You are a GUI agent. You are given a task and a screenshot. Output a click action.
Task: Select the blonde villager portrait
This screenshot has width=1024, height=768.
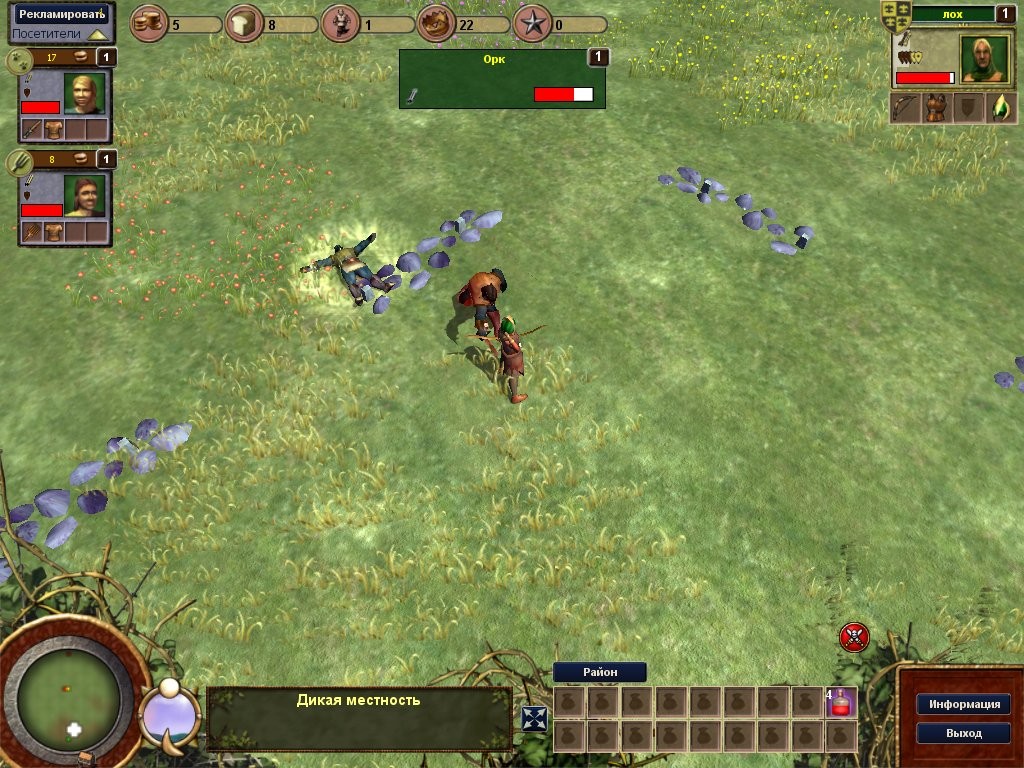pyautogui.click(x=85, y=93)
